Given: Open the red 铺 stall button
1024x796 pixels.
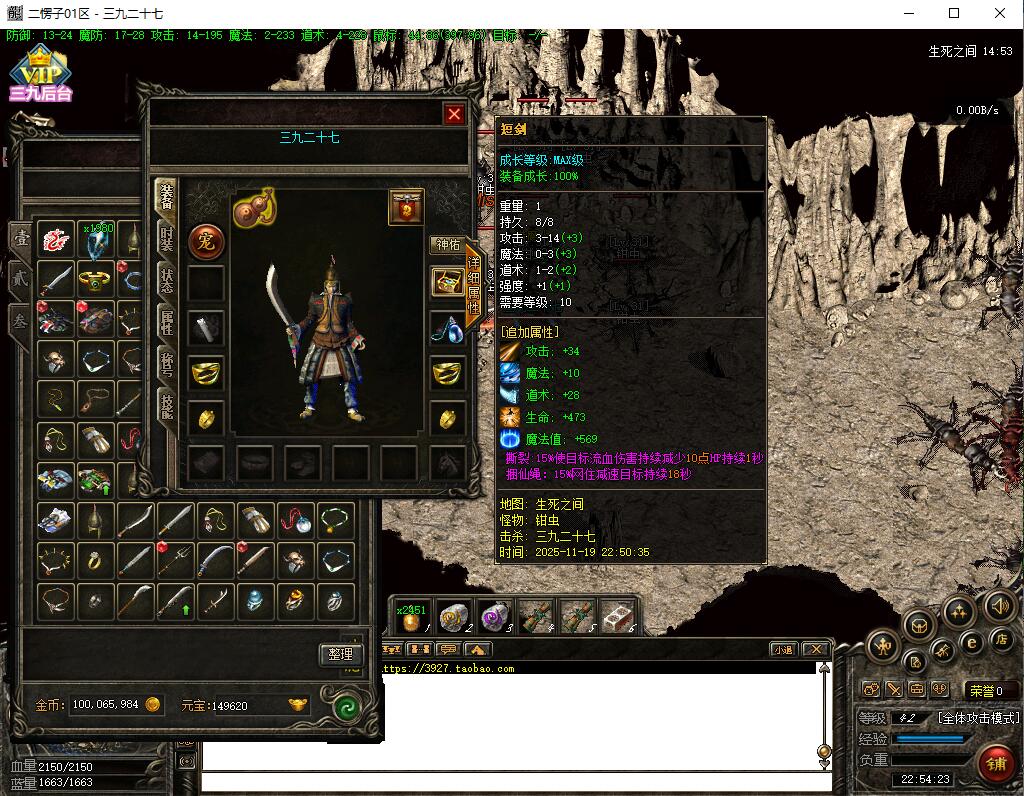Looking at the screenshot, I should pos(996,765).
